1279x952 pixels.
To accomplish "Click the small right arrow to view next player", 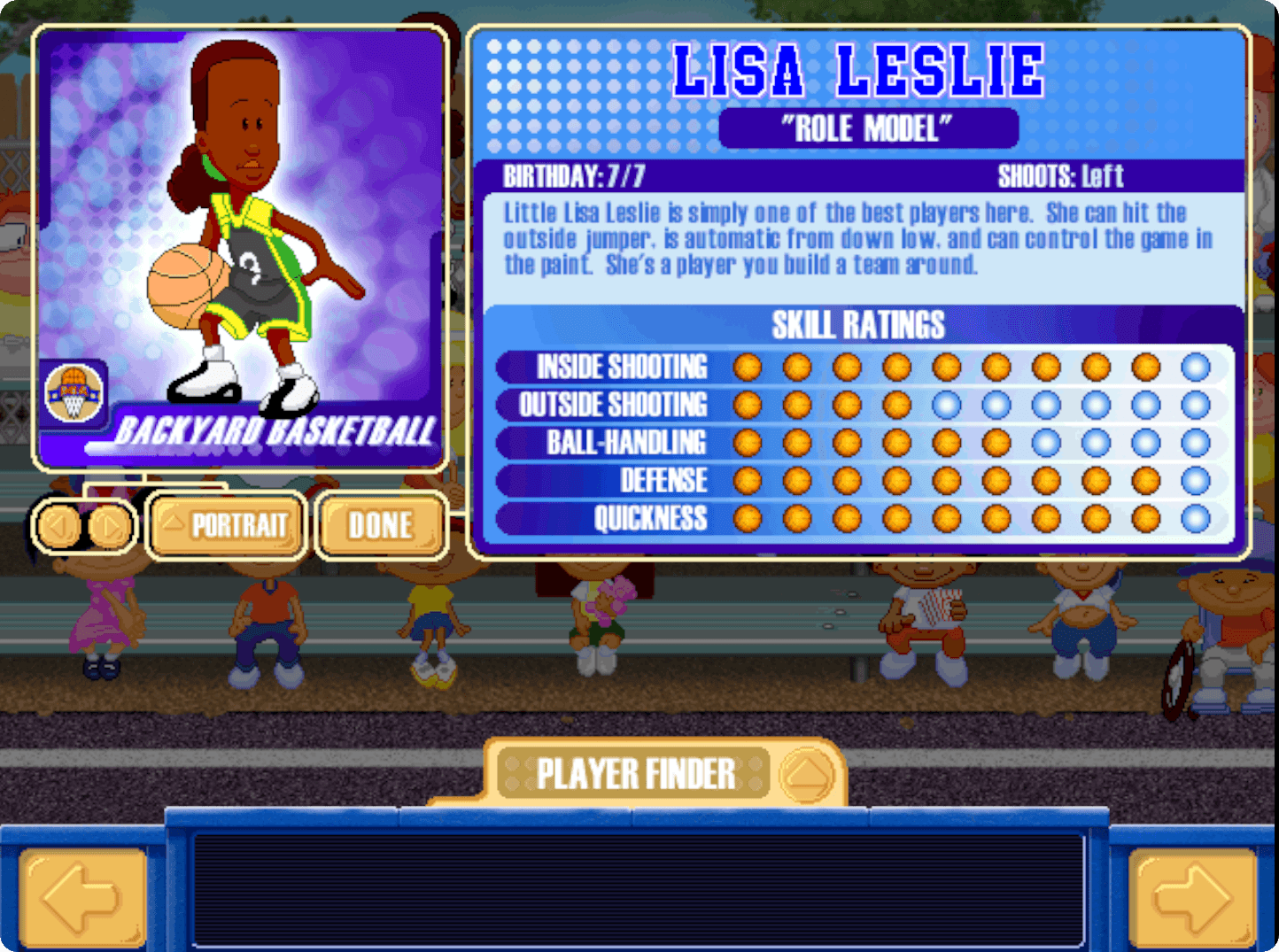I will tap(109, 526).
